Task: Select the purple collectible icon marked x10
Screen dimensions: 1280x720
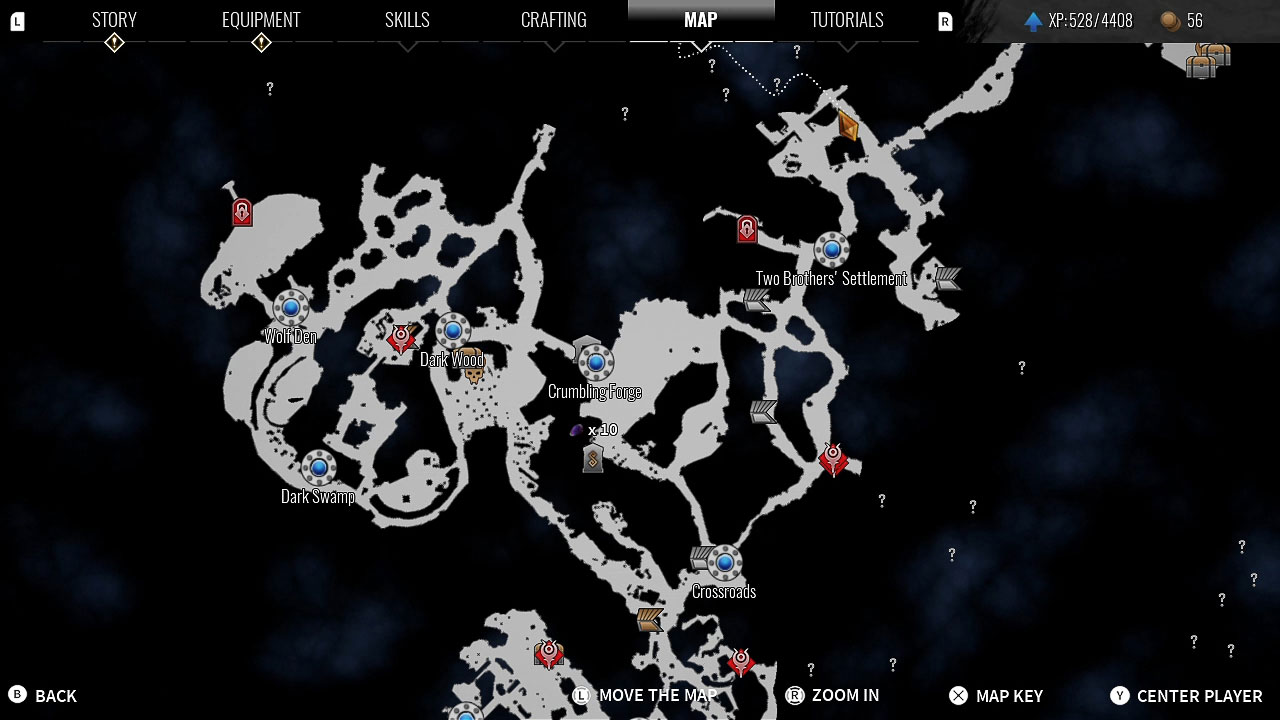Action: click(x=578, y=429)
